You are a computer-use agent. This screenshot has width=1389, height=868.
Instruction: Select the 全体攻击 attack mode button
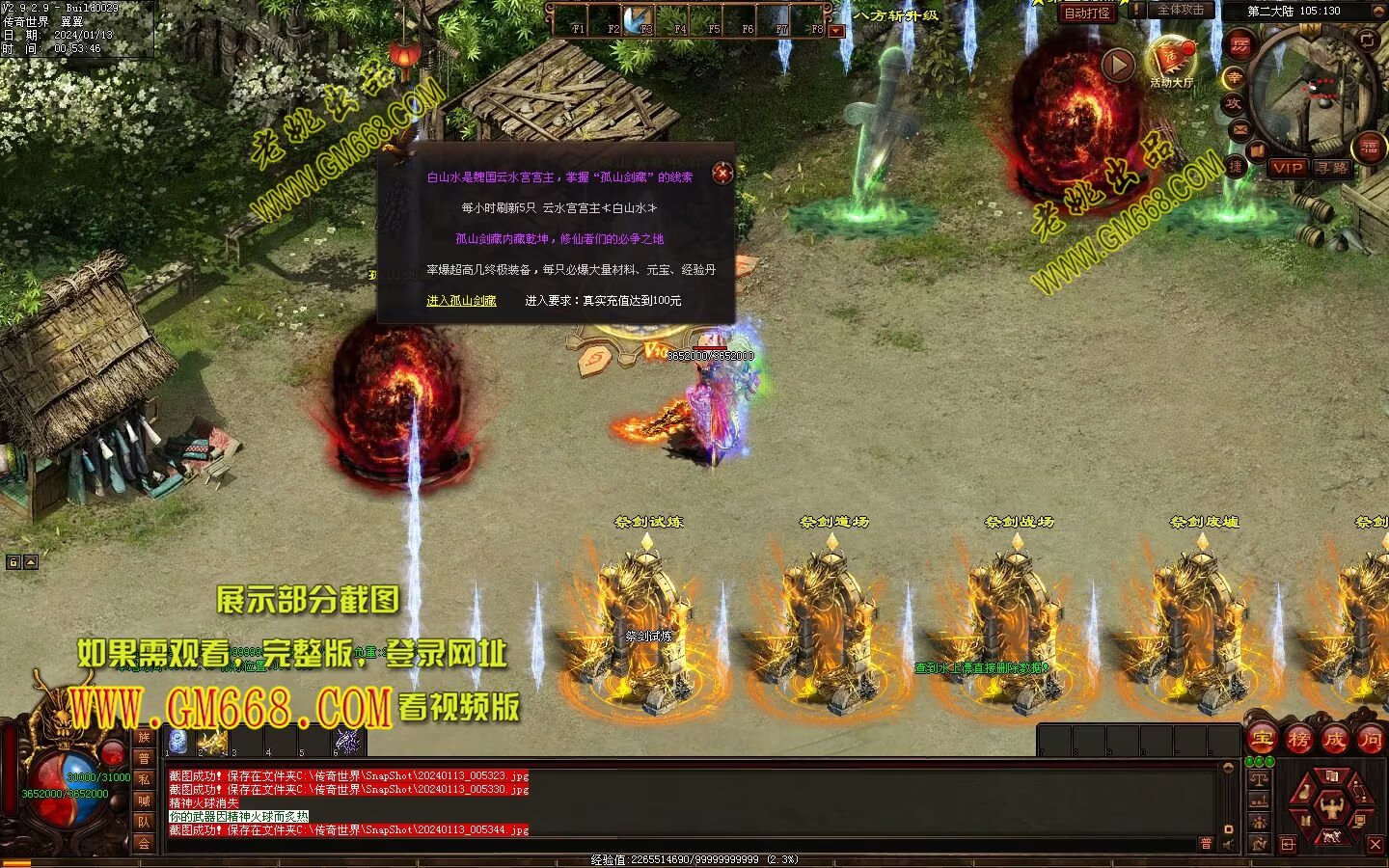pos(1181,10)
